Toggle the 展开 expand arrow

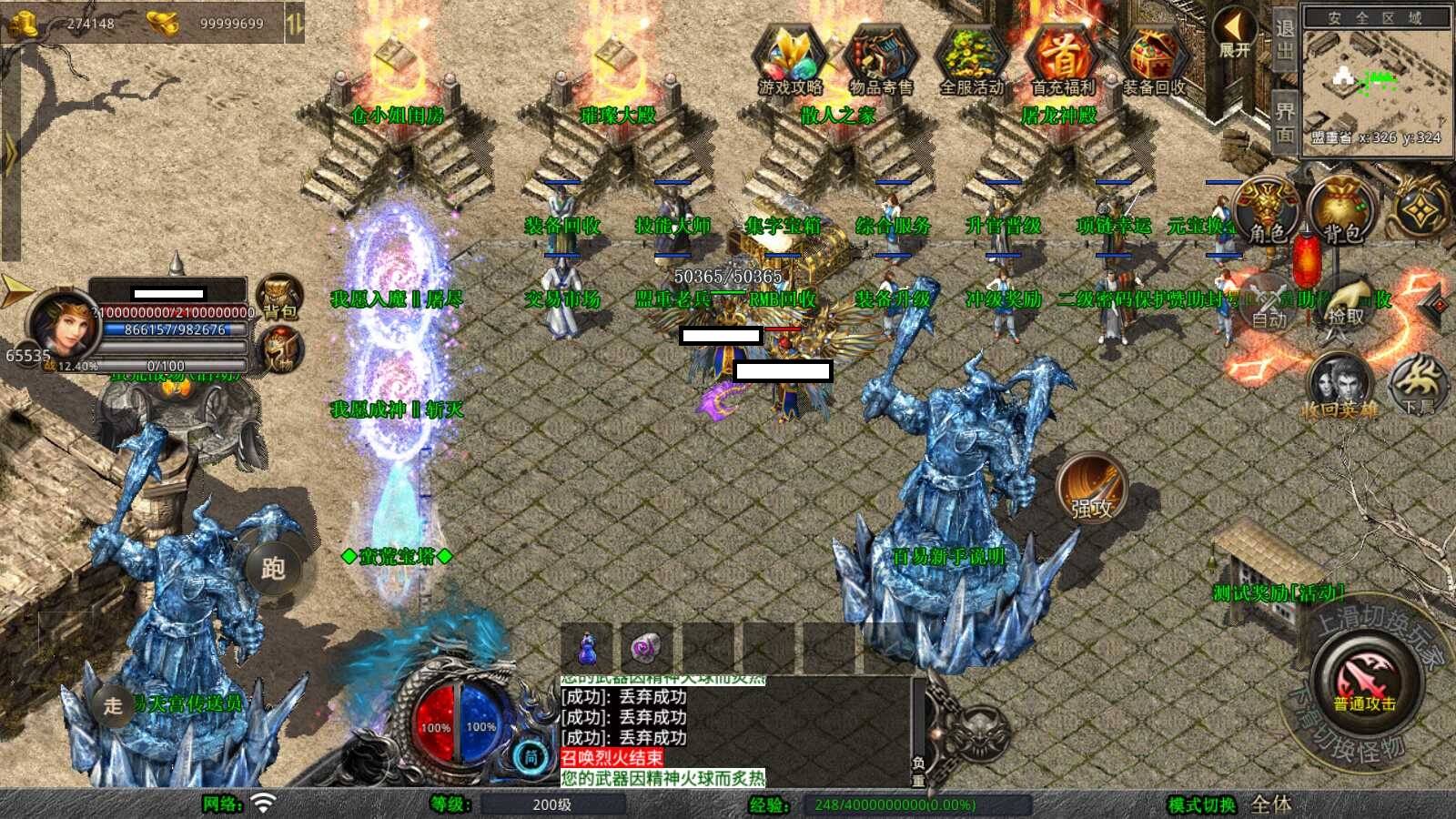(x=1235, y=35)
